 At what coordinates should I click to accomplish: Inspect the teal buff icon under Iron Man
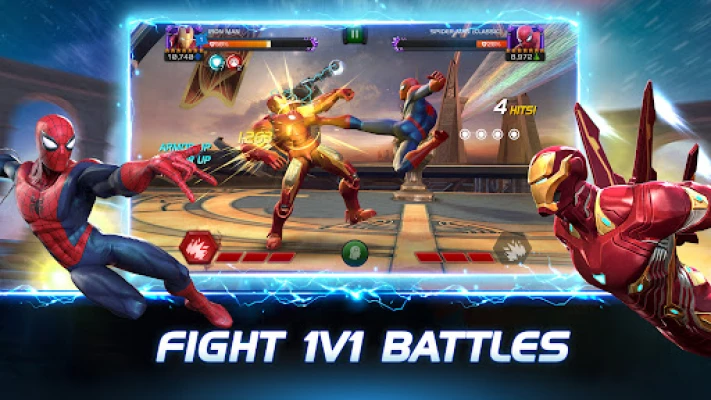pyautogui.click(x=216, y=60)
